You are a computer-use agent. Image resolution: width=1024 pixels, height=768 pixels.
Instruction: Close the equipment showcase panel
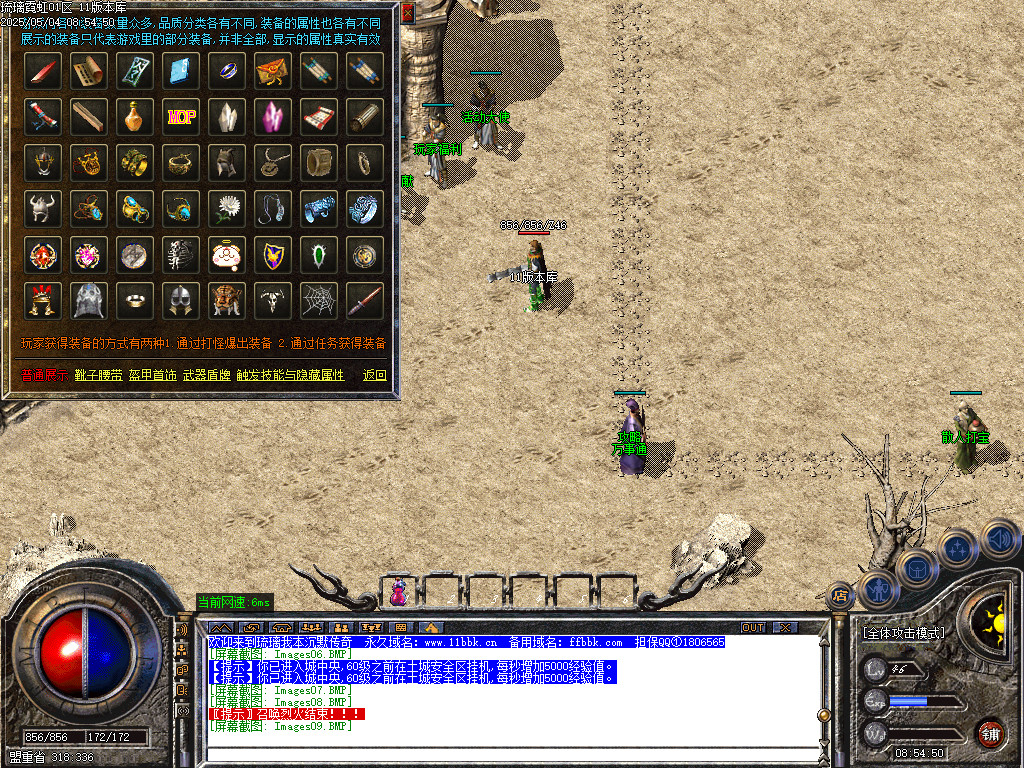407,15
